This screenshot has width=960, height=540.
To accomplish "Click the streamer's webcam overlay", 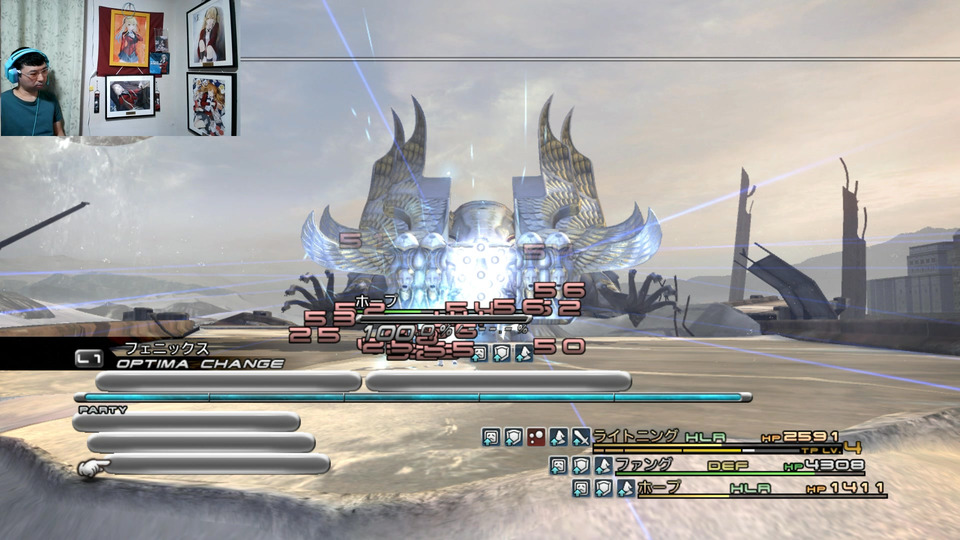I will click(x=119, y=68).
